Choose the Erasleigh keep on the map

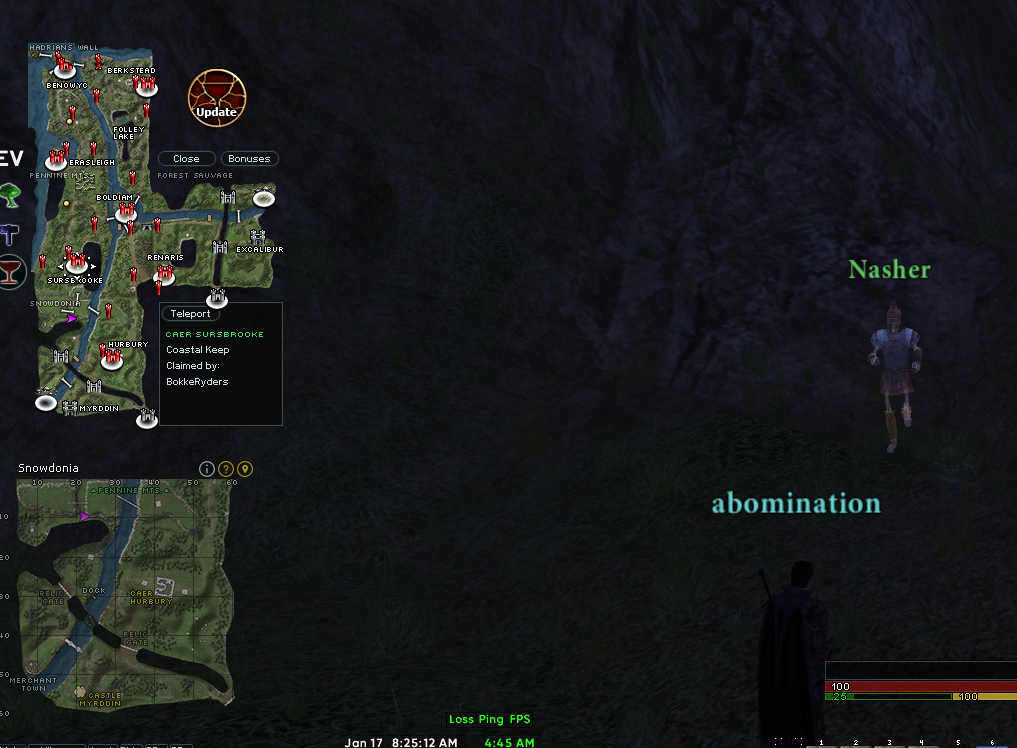(56, 159)
